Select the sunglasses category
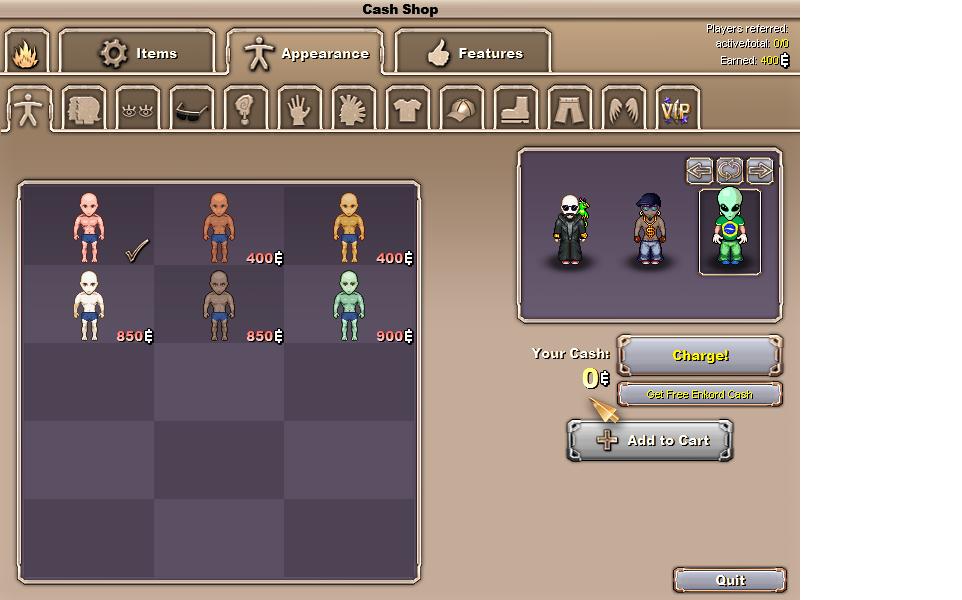962x600 pixels. [x=191, y=109]
